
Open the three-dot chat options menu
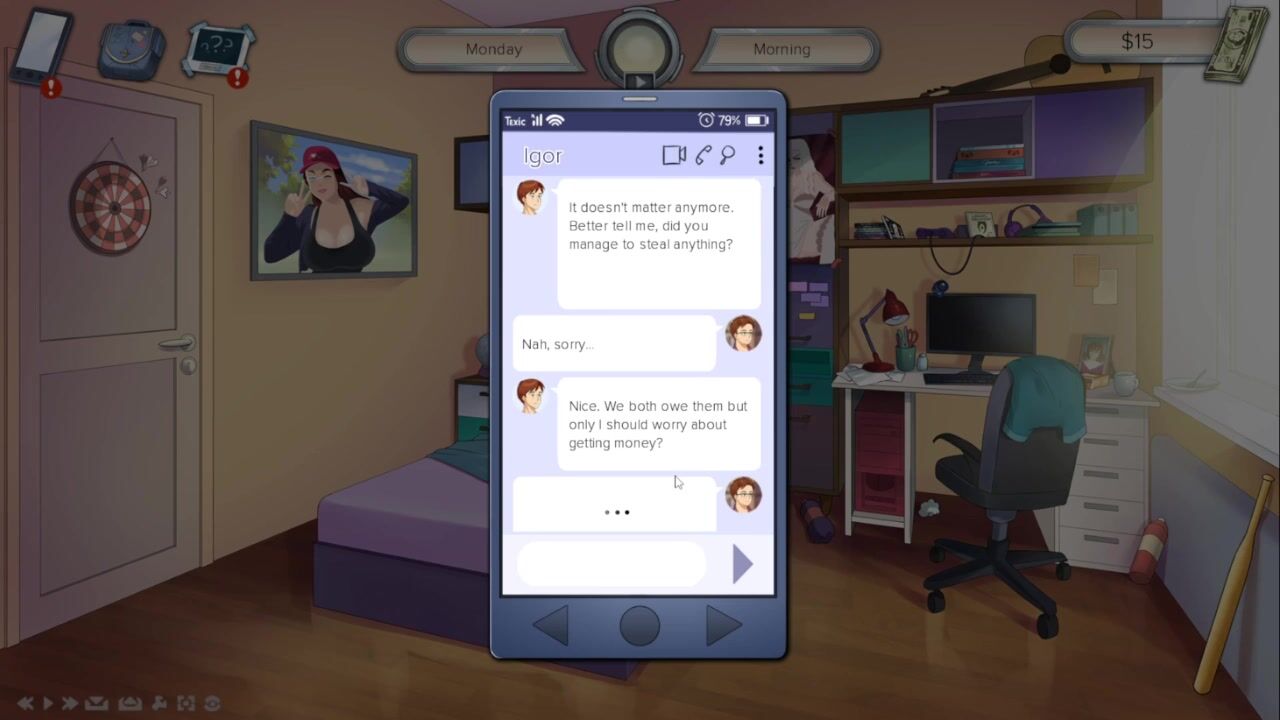pos(761,155)
